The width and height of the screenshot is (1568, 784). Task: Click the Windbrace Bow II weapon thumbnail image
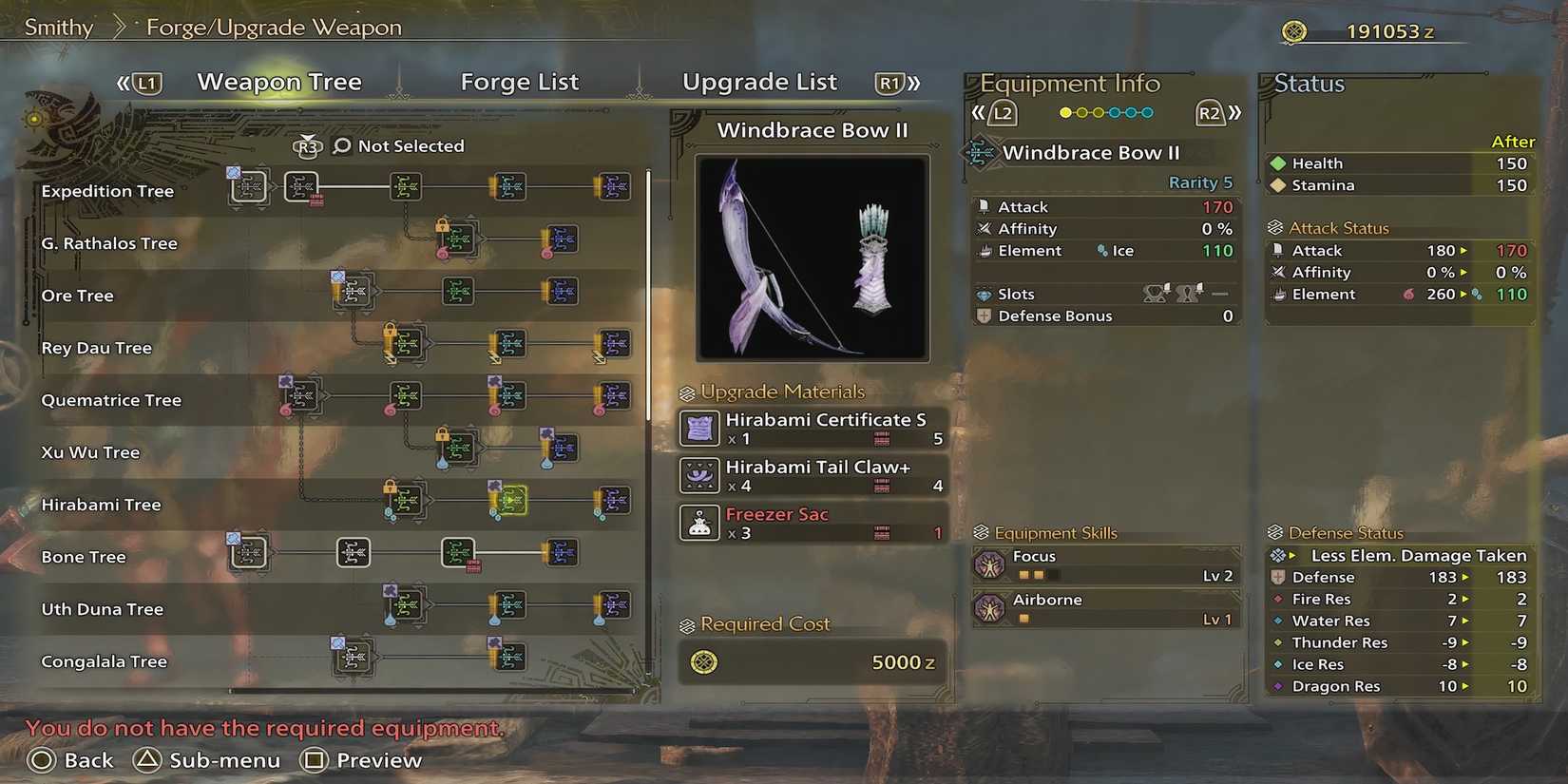812,258
